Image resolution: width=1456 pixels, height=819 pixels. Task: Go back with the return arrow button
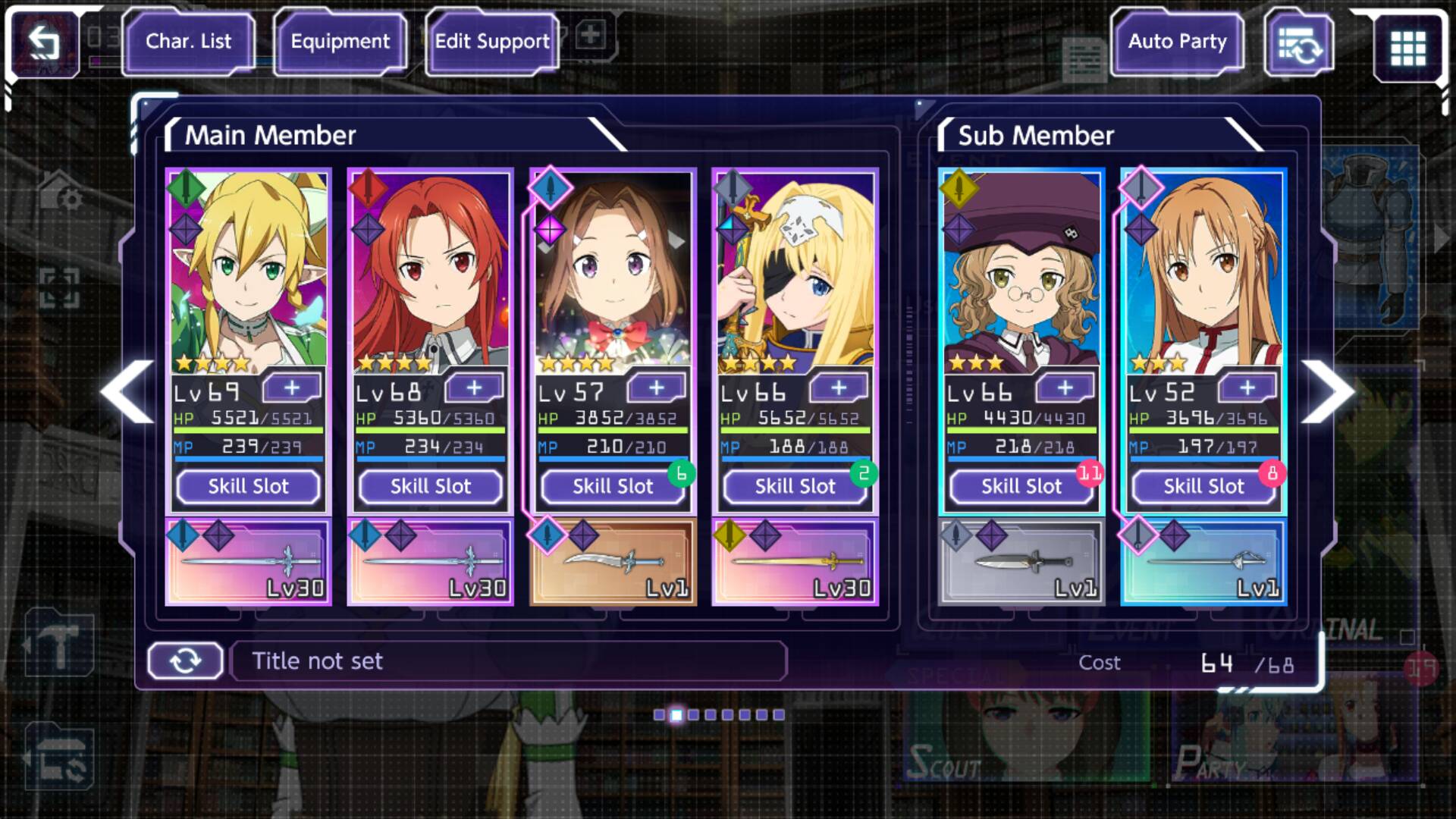[43, 43]
